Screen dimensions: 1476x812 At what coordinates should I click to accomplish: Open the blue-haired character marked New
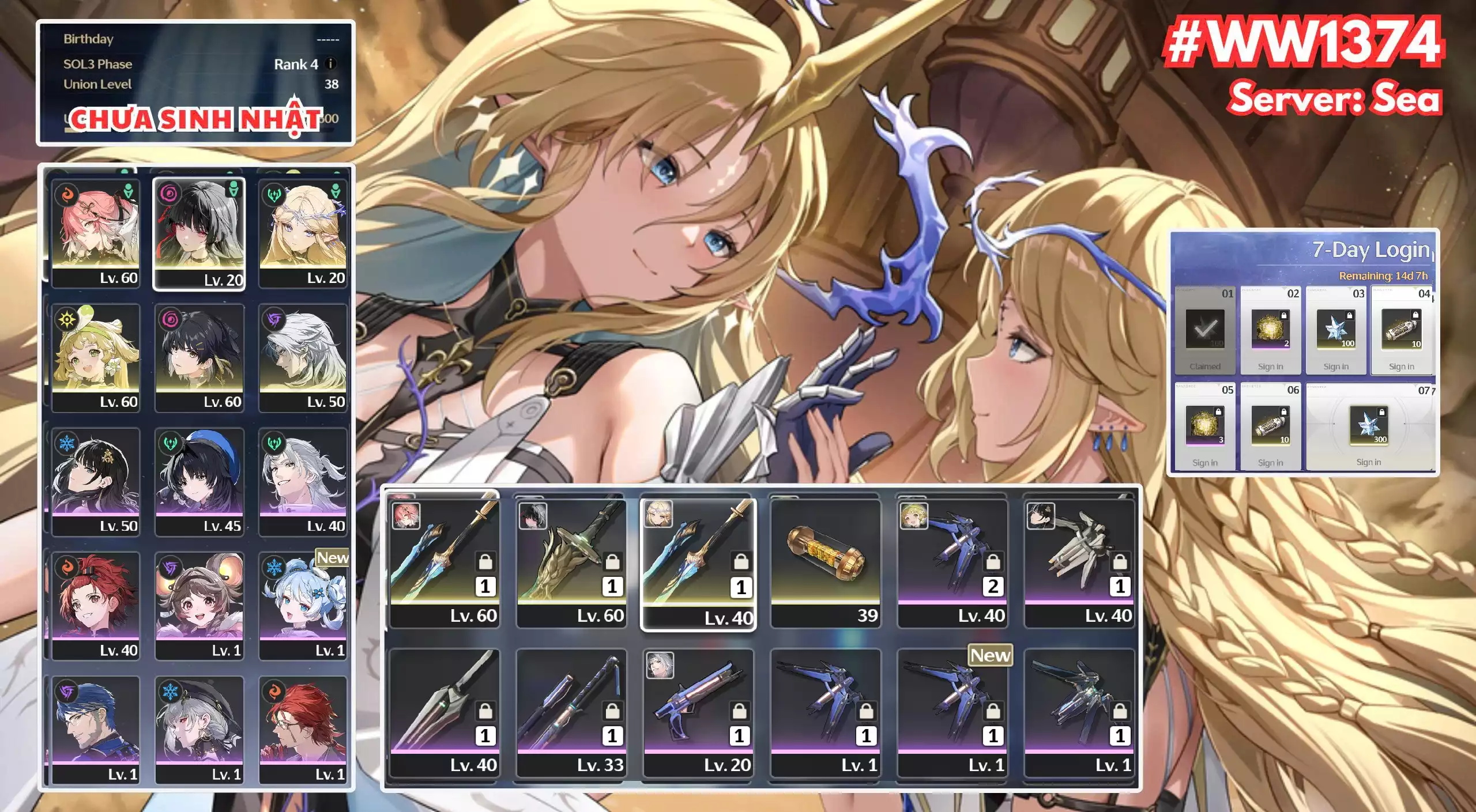click(x=303, y=606)
